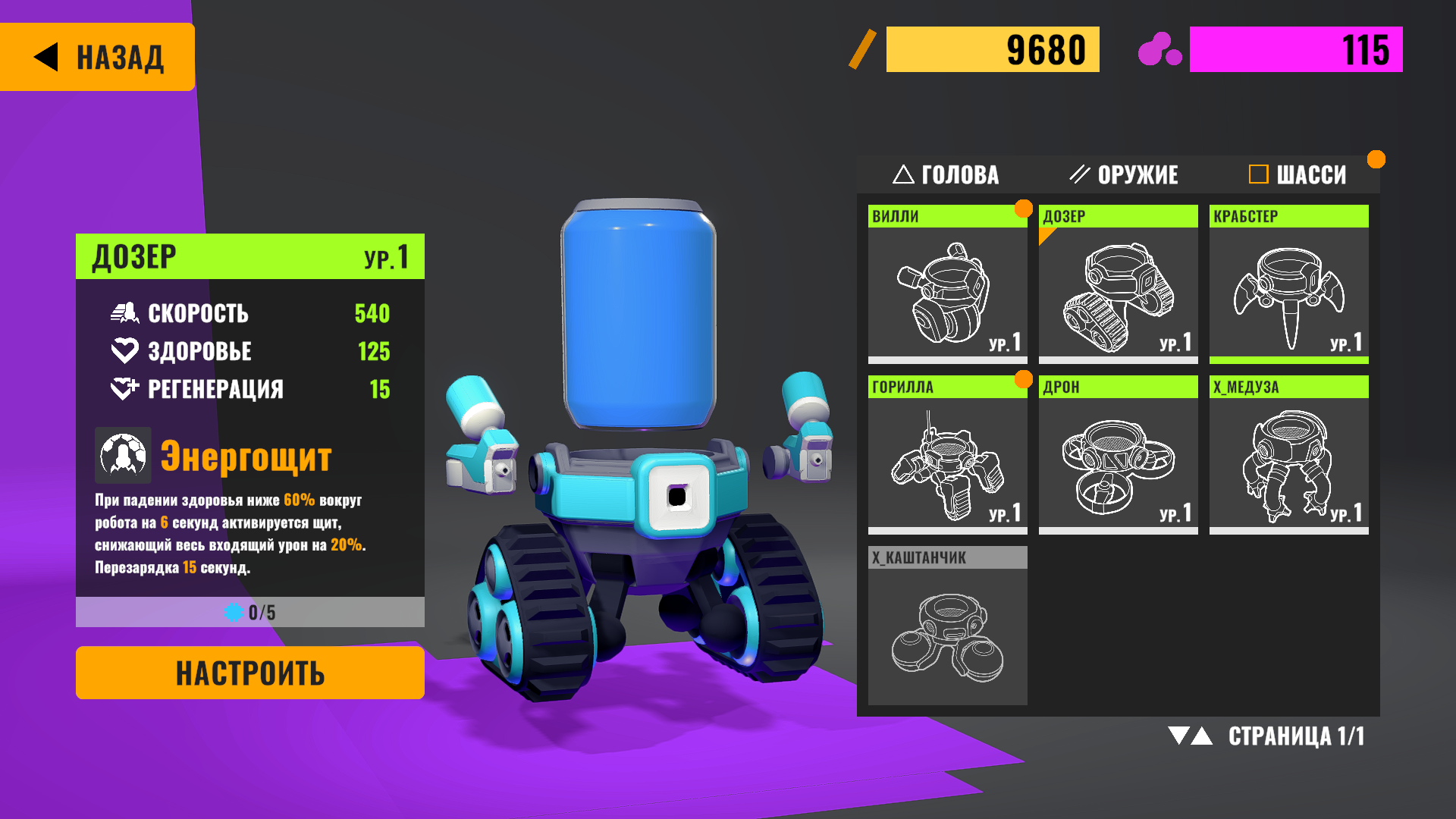The width and height of the screenshot is (1456, 819).
Task: Click the Энергощит ability shield icon
Action: [x=122, y=456]
